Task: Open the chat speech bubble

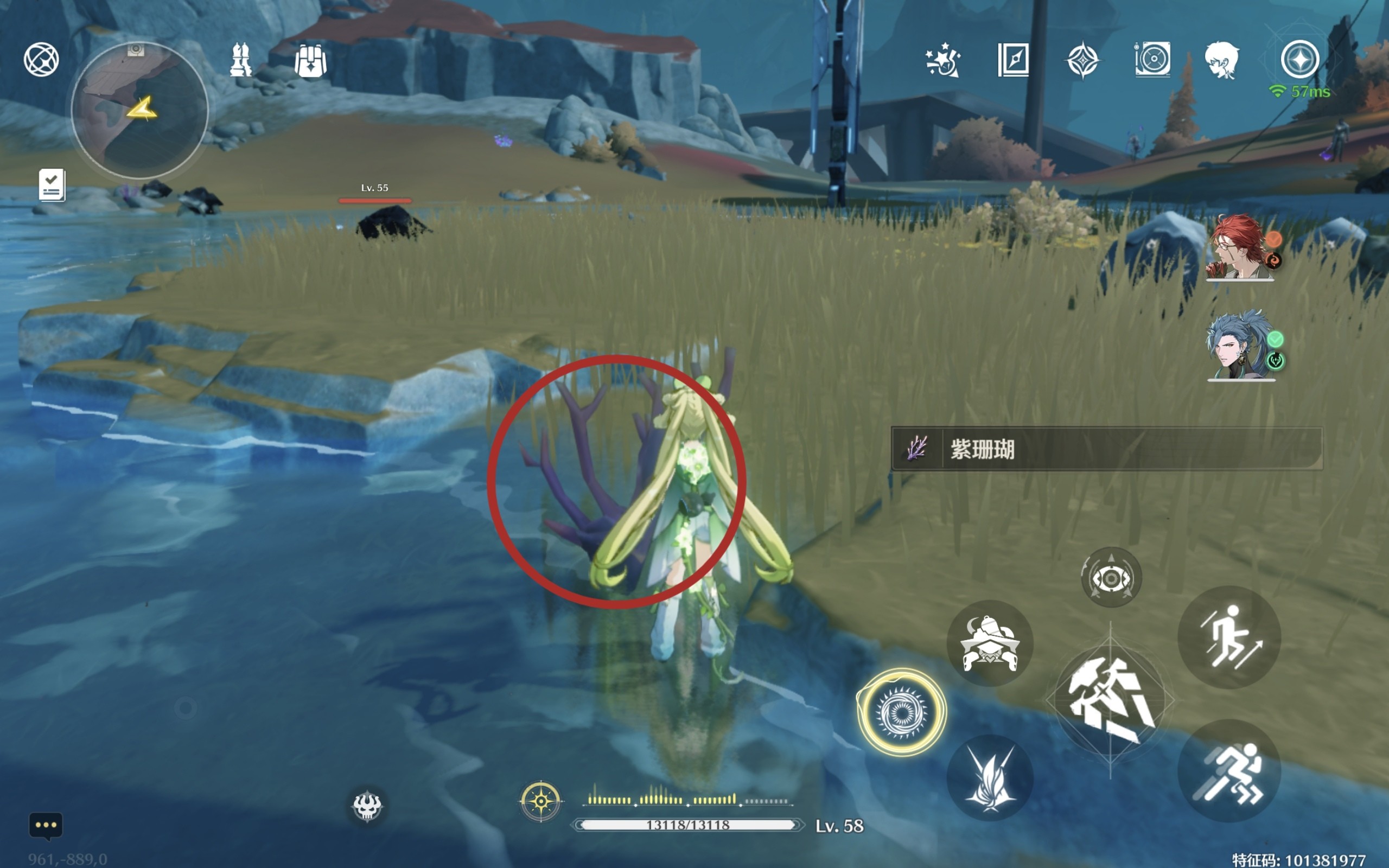Action: point(46,826)
